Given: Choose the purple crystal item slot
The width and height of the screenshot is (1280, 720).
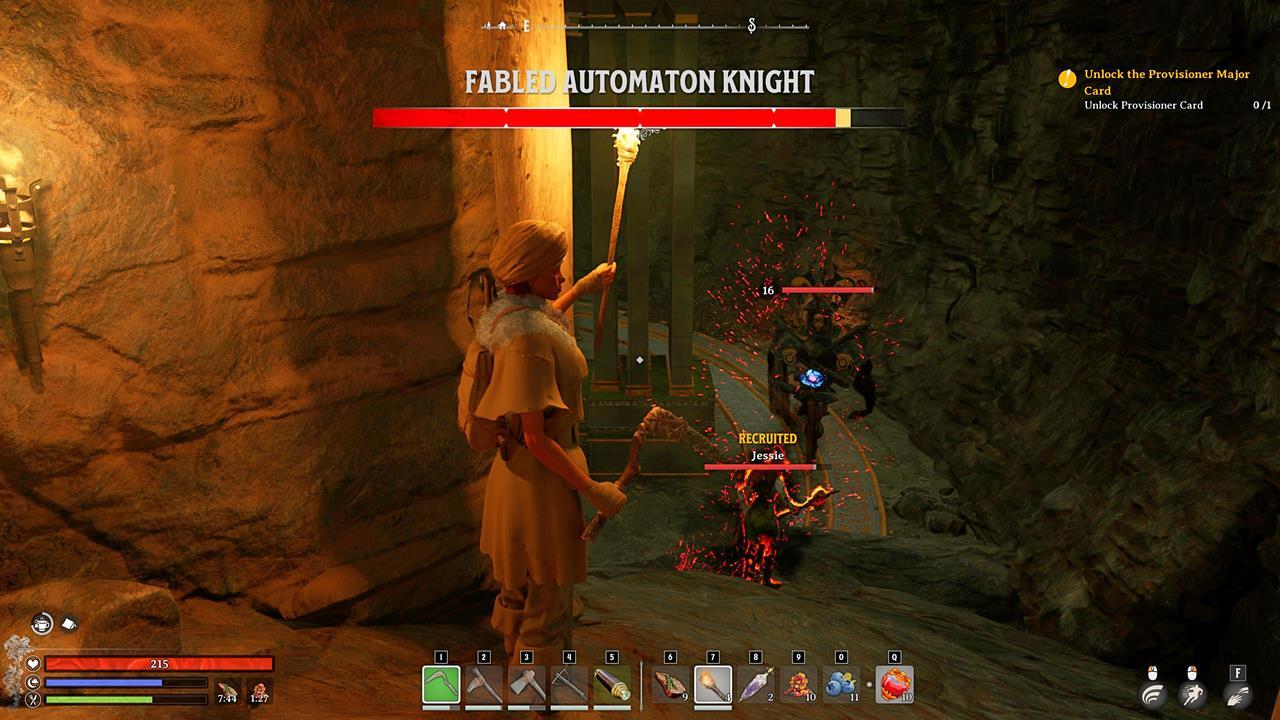Looking at the screenshot, I should pyautogui.click(x=755, y=685).
